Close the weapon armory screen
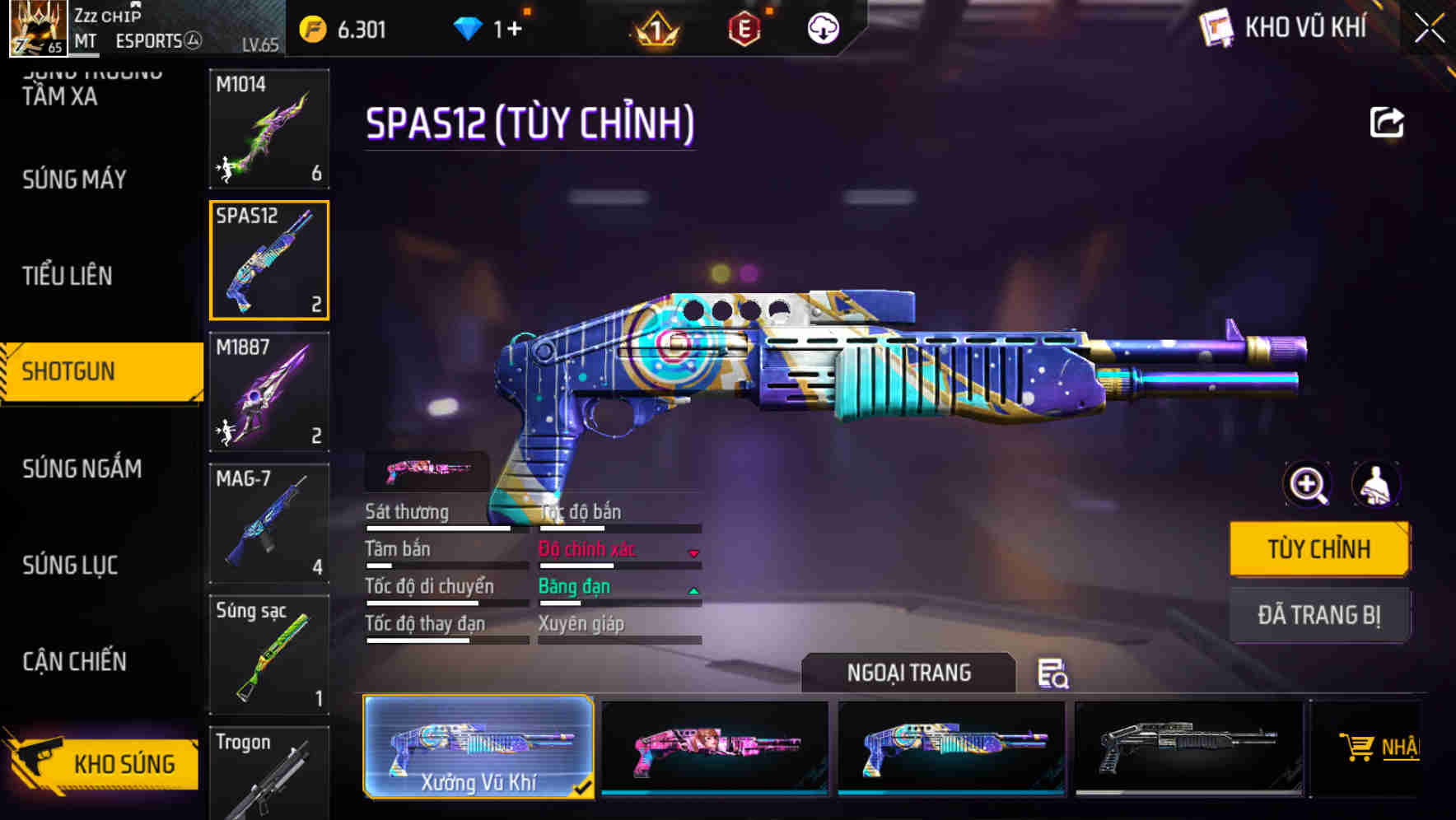The height and width of the screenshot is (820, 1456). point(1429,29)
